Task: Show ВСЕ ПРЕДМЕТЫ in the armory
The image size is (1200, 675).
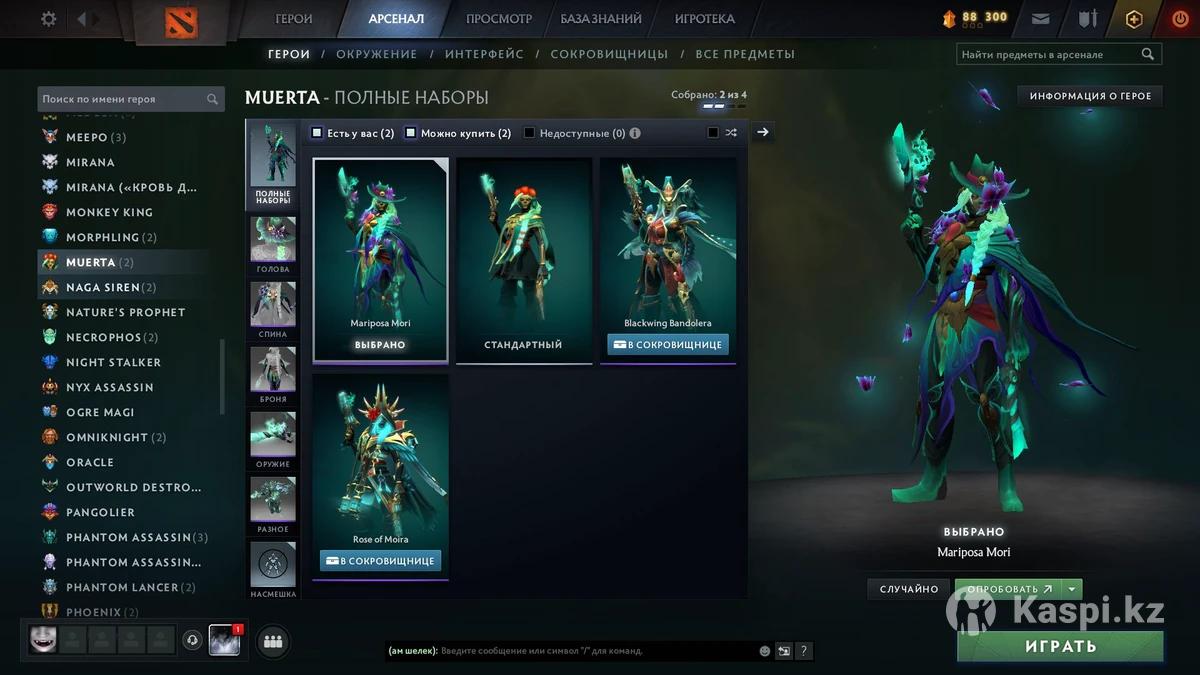Action: point(745,54)
